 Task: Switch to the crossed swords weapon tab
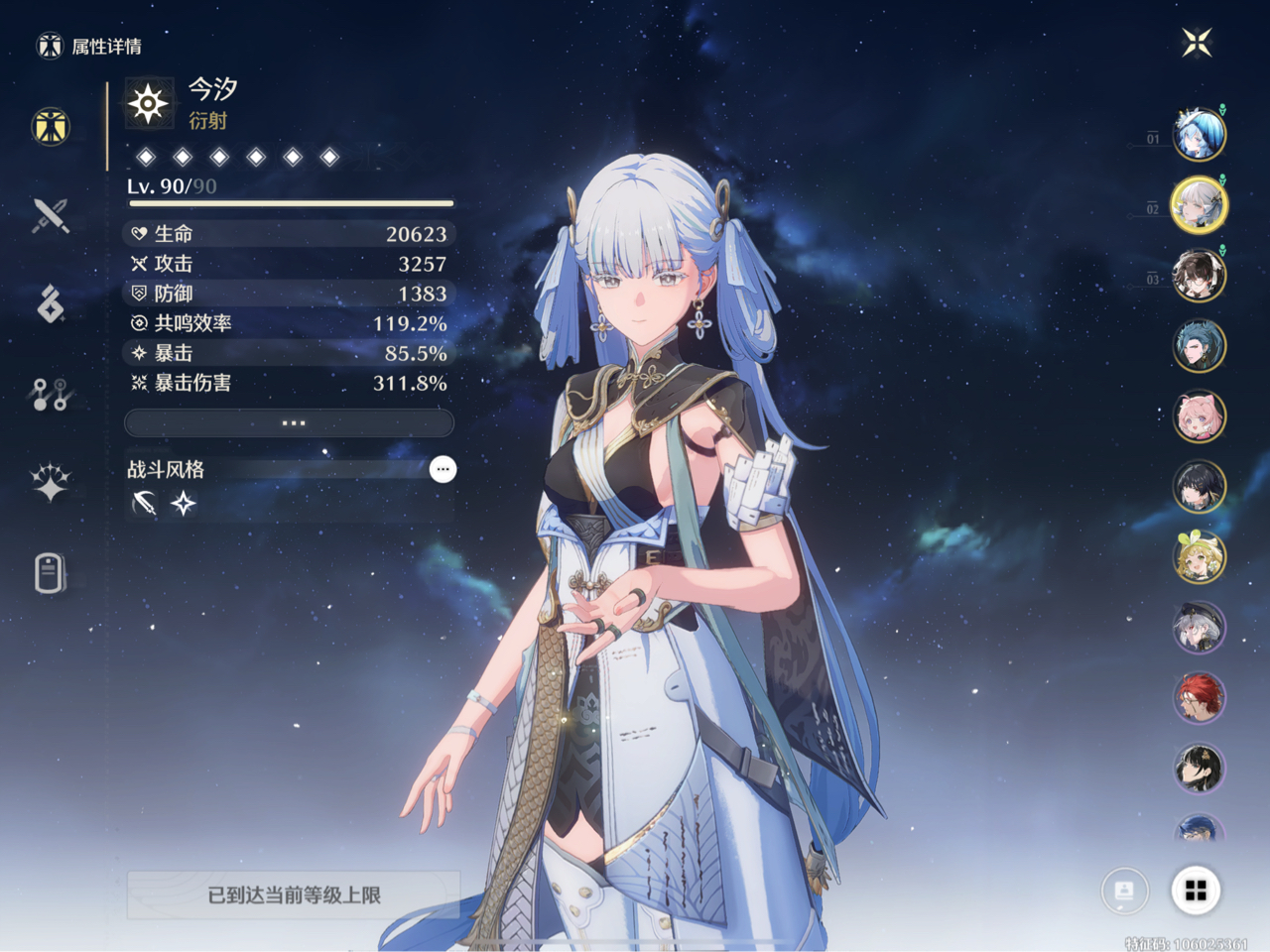point(51,215)
